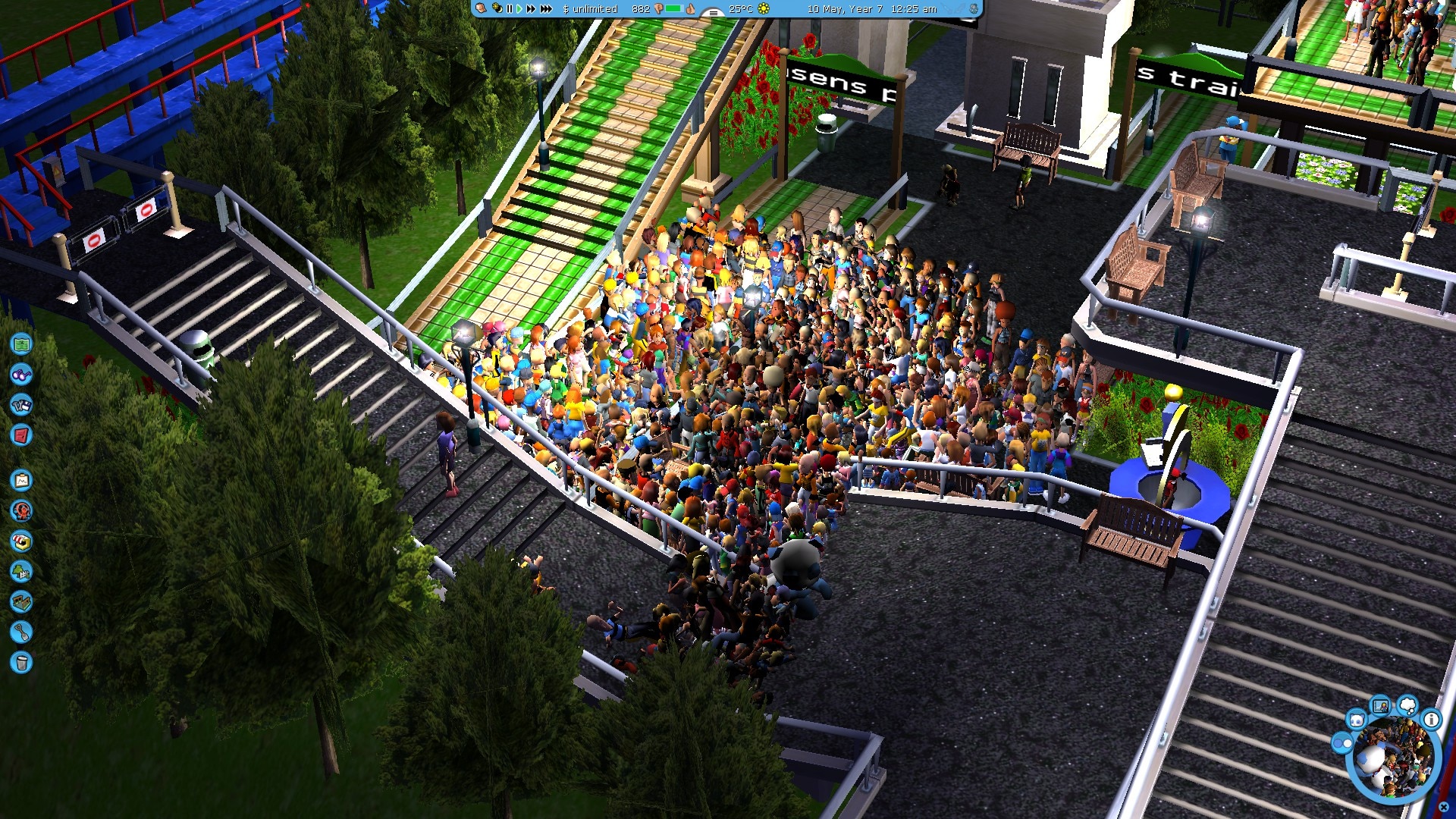1456x819 pixels.
Task: Show the info button on guest panel
Action: (x=1431, y=720)
